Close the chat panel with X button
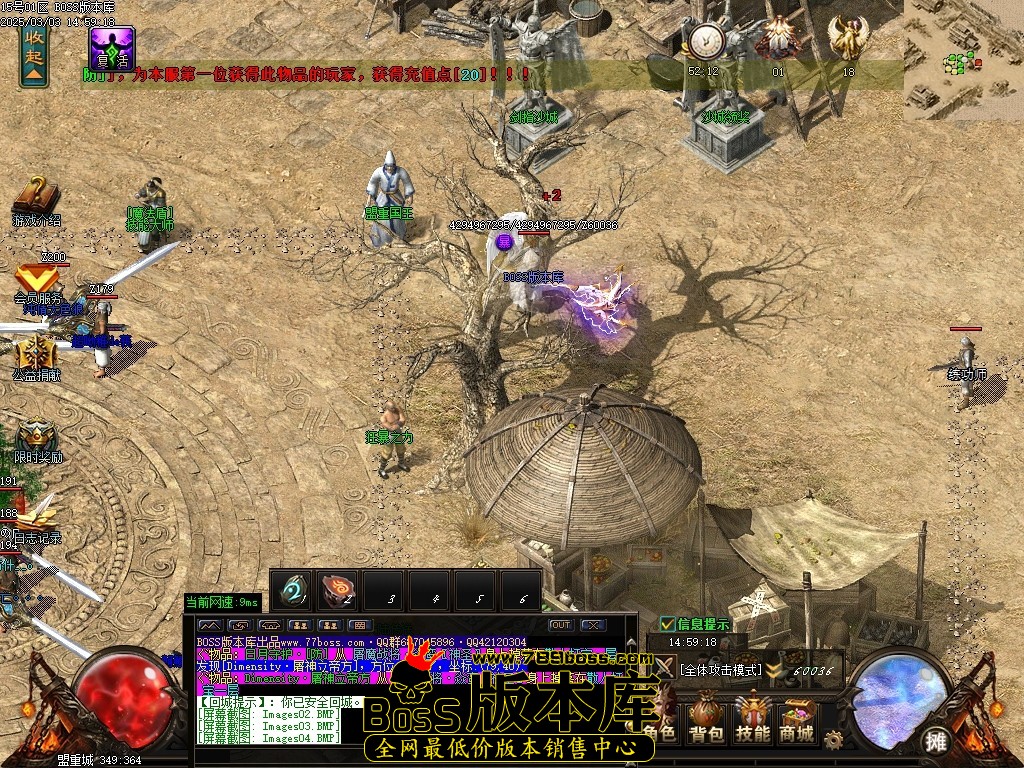This screenshot has width=1024, height=768. (x=593, y=625)
